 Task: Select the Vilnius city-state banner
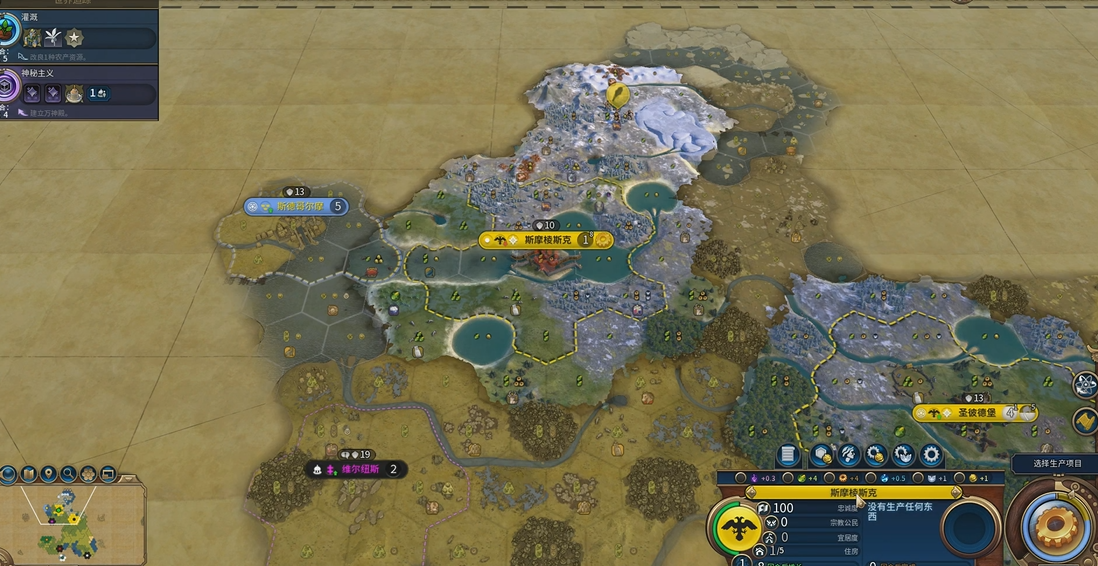tap(356, 469)
